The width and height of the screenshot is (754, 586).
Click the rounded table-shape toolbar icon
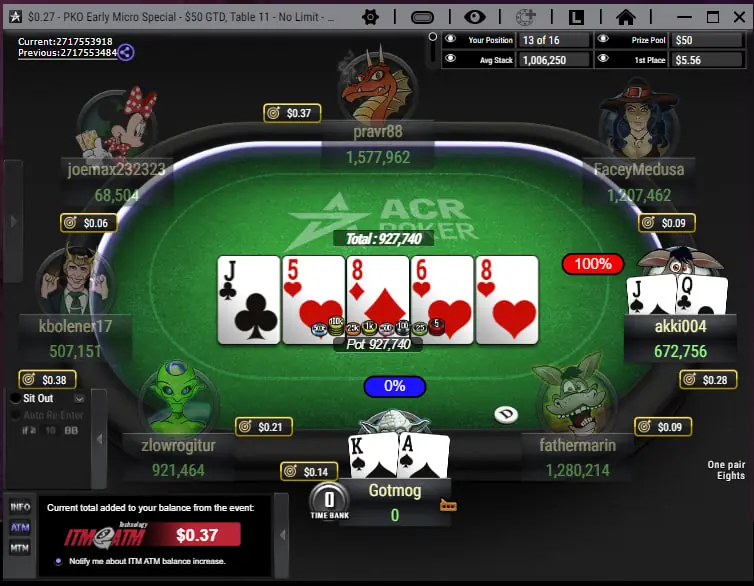[423, 17]
